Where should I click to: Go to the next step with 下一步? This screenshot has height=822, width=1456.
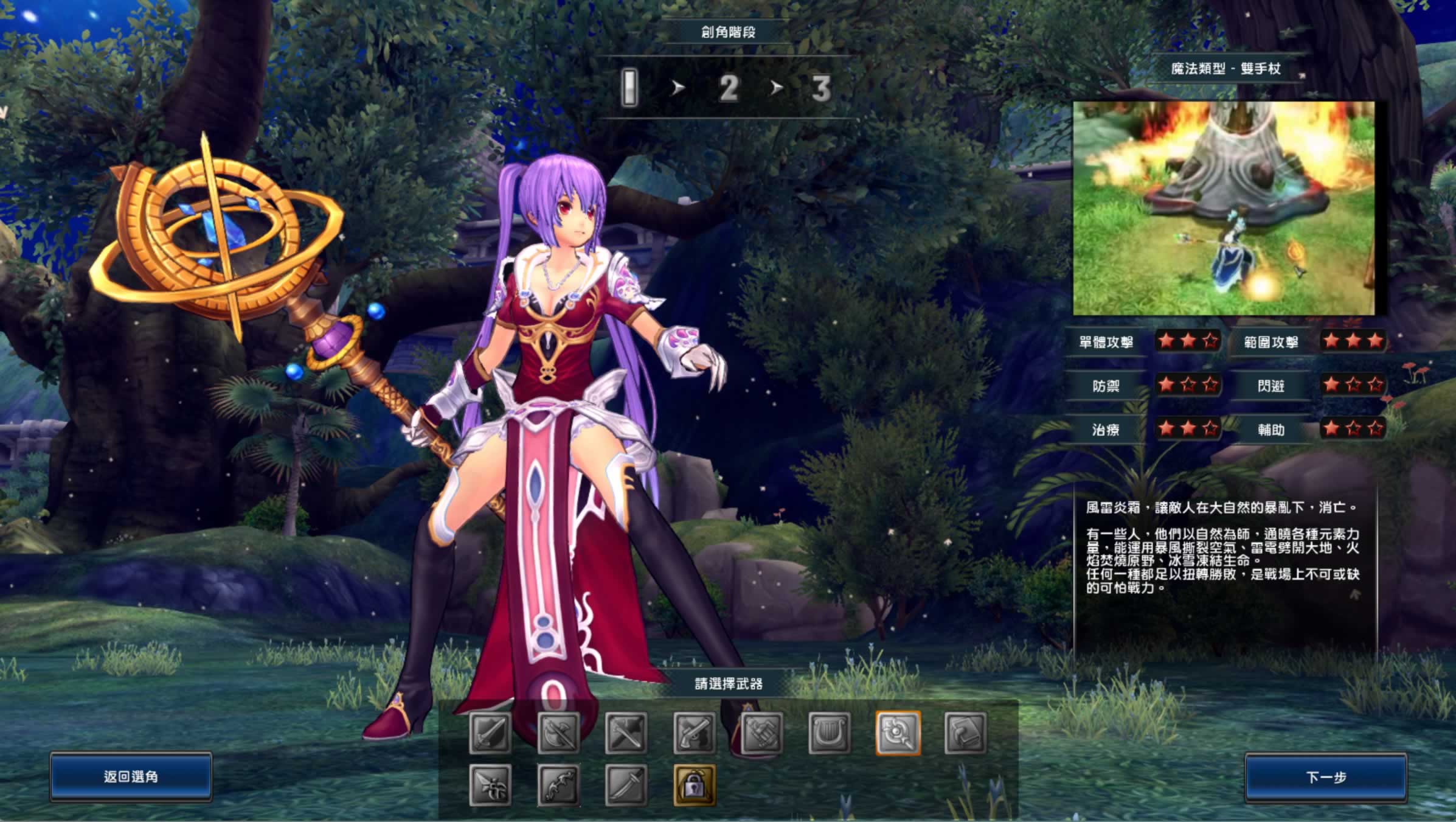tap(1326, 777)
